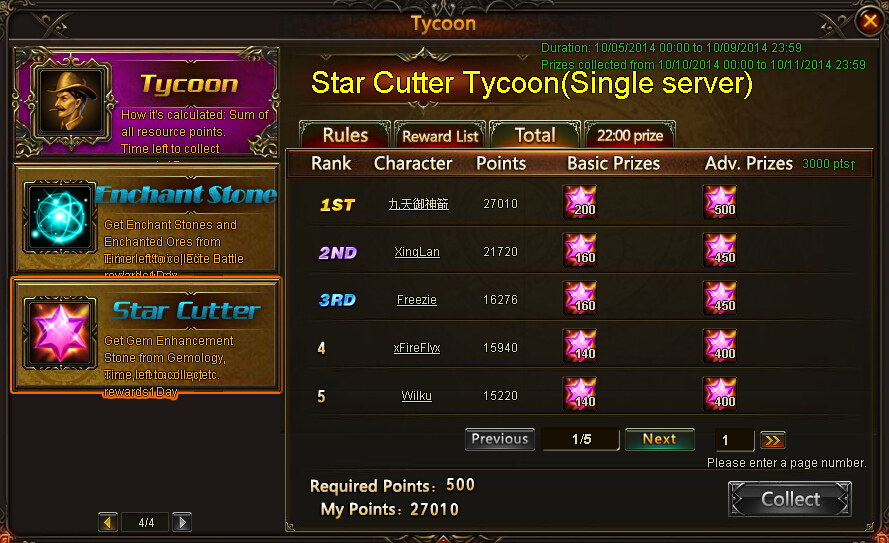
Task: Advance to next category page arrow
Action: [x=181, y=522]
